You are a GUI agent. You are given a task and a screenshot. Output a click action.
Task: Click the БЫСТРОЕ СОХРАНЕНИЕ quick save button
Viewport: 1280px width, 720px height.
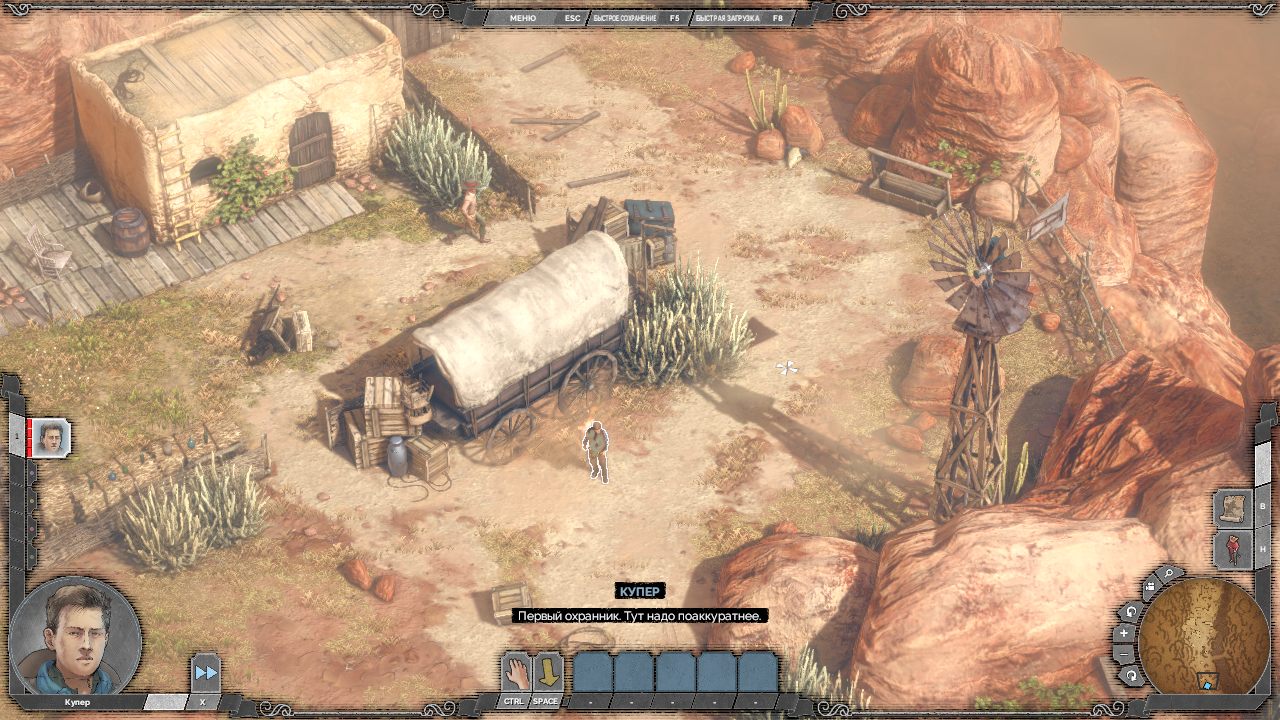(x=625, y=18)
